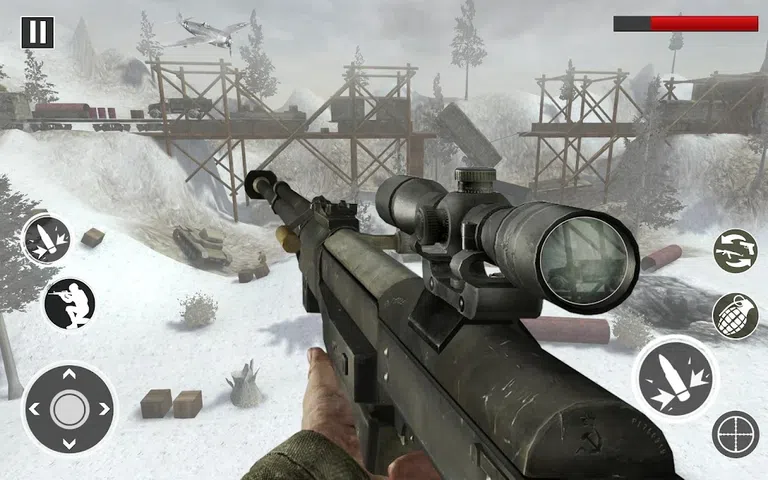Fire using the large bullet button

[676, 379]
